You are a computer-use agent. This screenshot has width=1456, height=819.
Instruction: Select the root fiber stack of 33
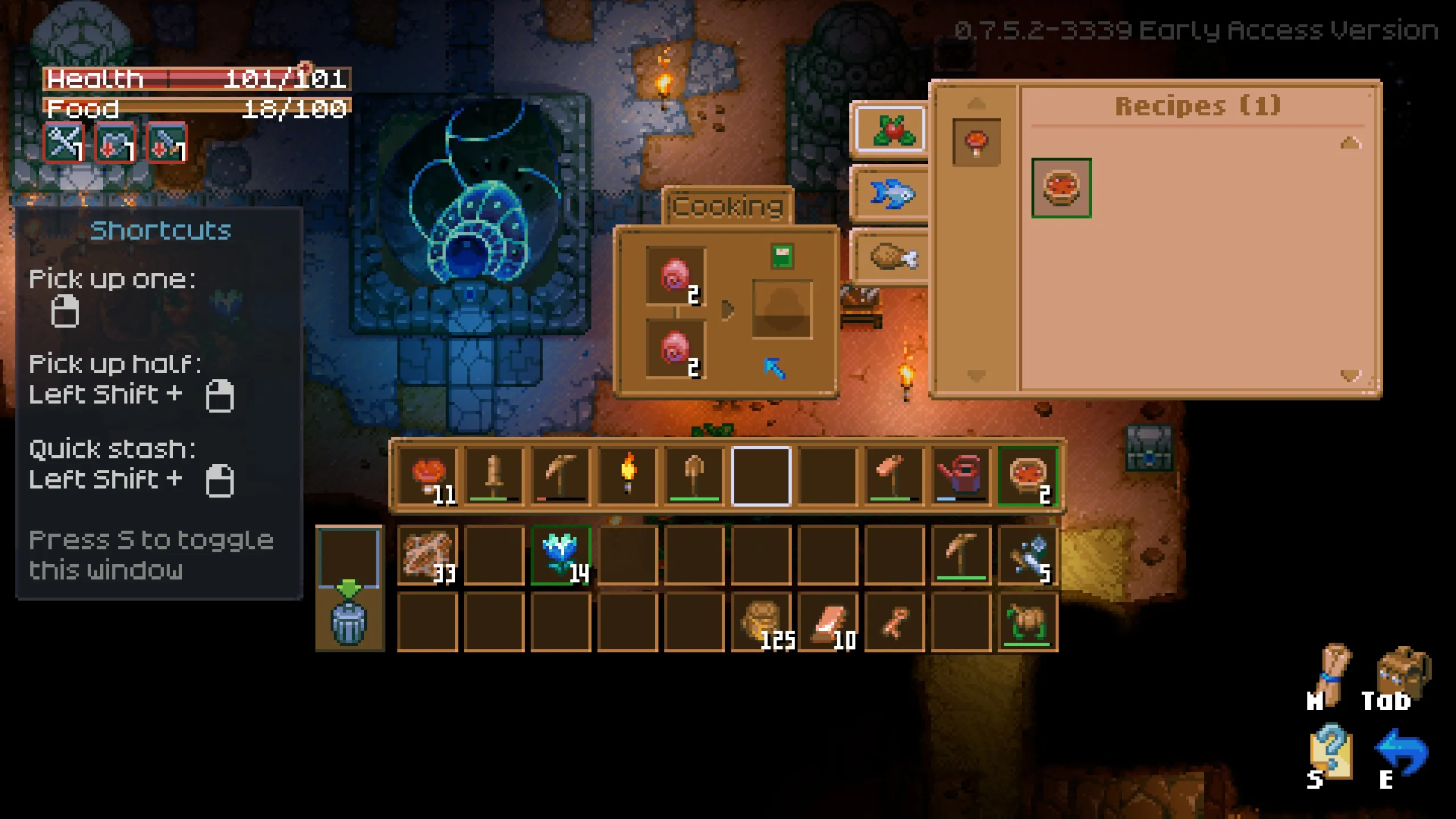(428, 556)
